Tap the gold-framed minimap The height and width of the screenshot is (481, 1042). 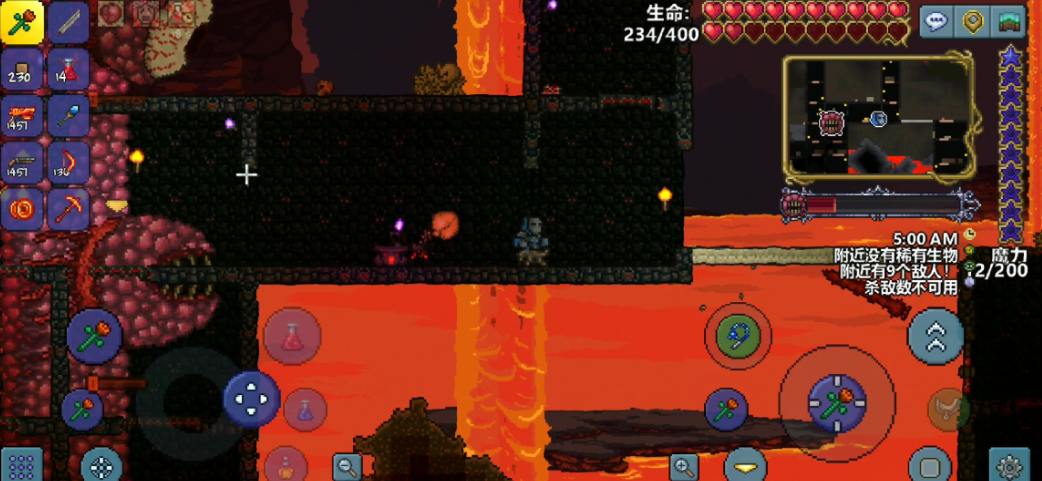[x=877, y=116]
